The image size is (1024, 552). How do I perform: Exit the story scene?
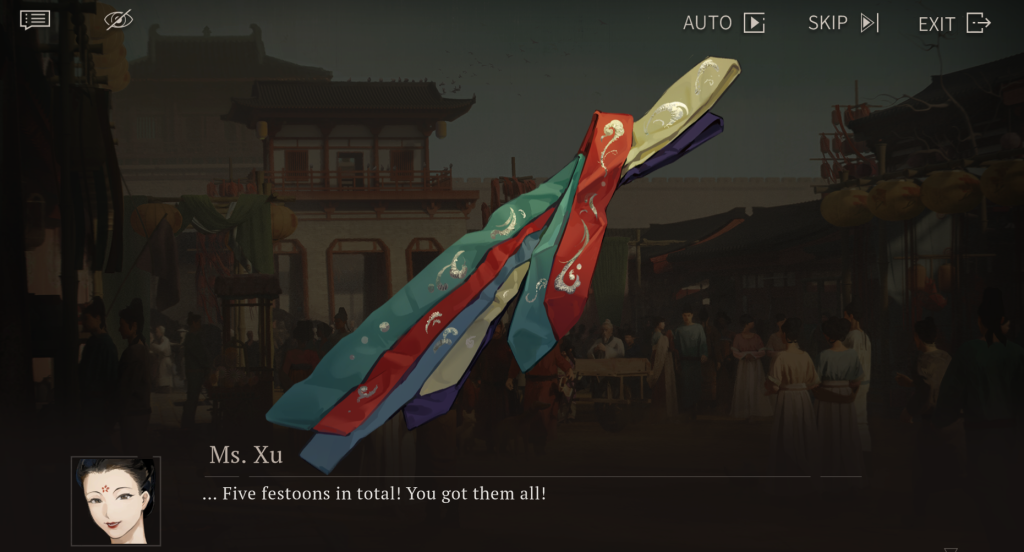click(953, 23)
